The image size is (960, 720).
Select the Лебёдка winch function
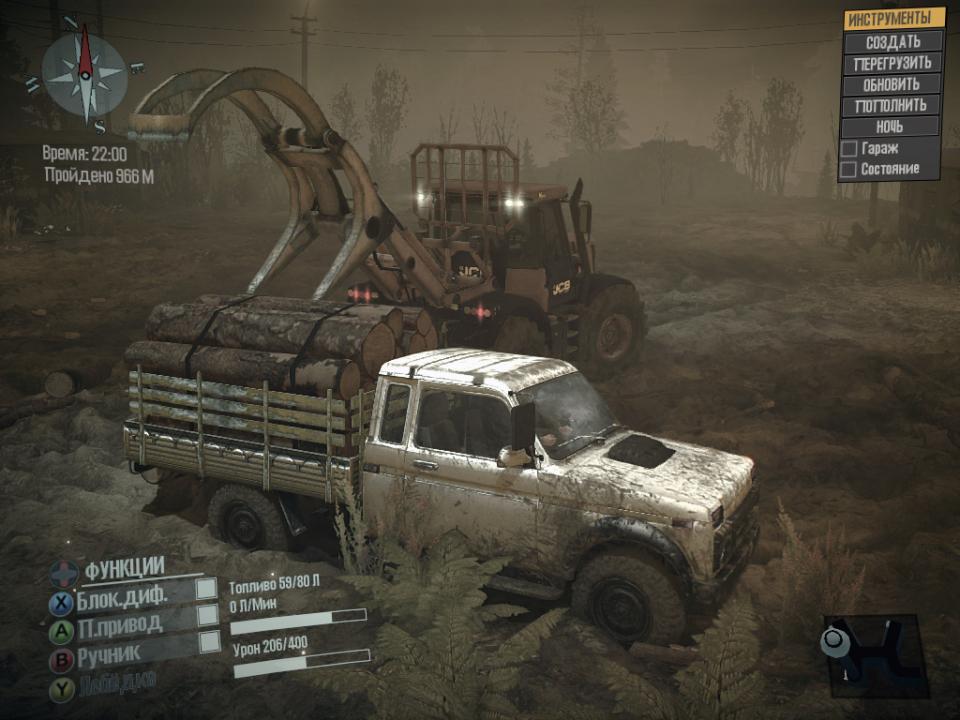[x=120, y=687]
